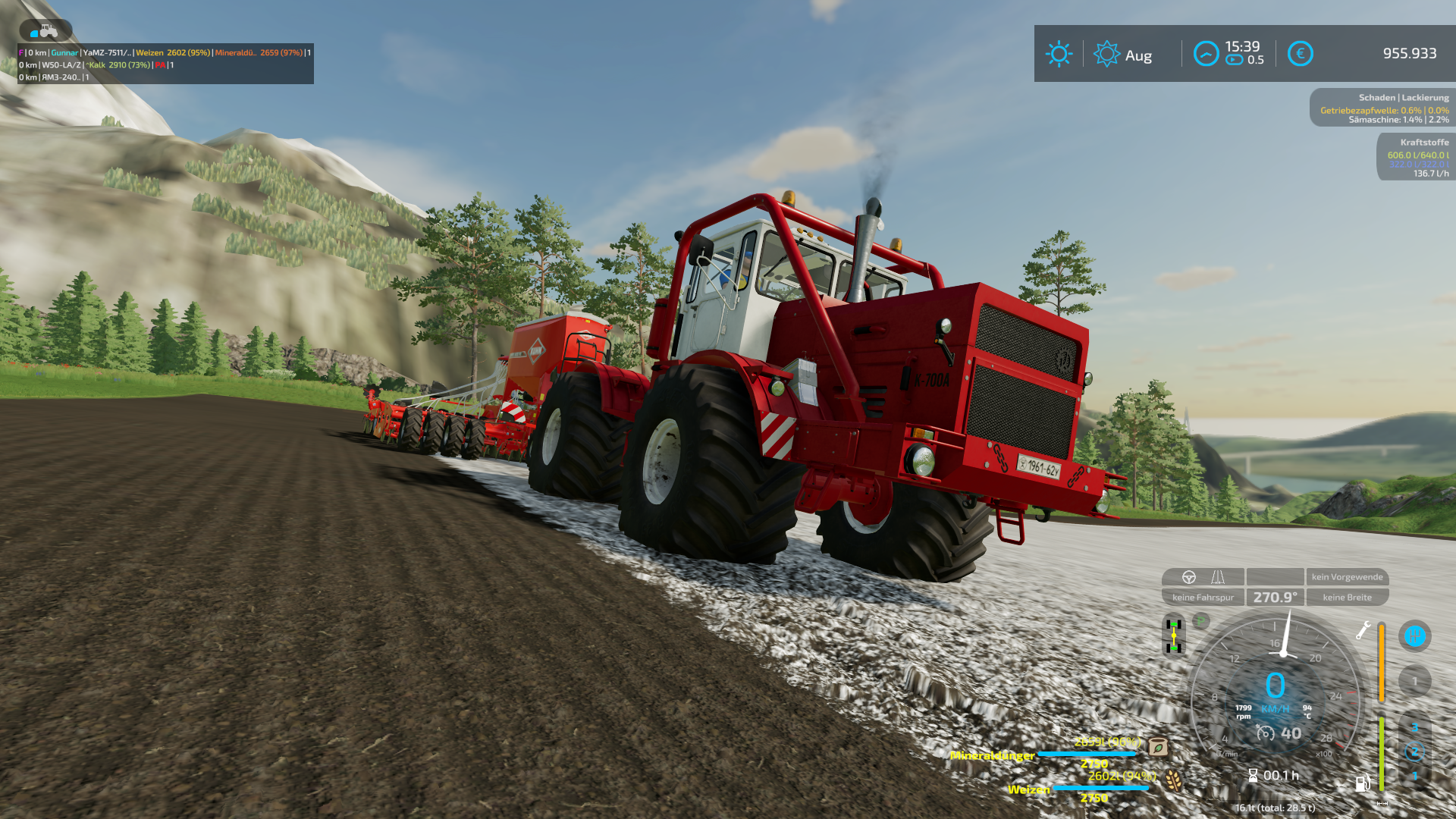Click the Weizen wheat seed icon
This screenshot has height=819, width=1456.
point(1173,780)
